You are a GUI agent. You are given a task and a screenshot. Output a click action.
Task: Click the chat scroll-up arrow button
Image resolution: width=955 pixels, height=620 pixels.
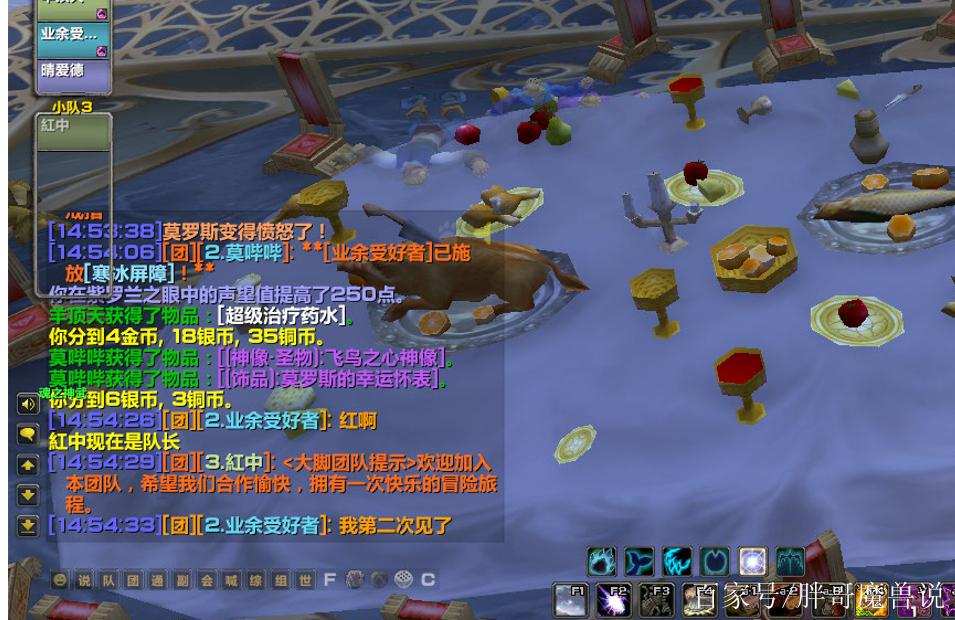point(28,465)
